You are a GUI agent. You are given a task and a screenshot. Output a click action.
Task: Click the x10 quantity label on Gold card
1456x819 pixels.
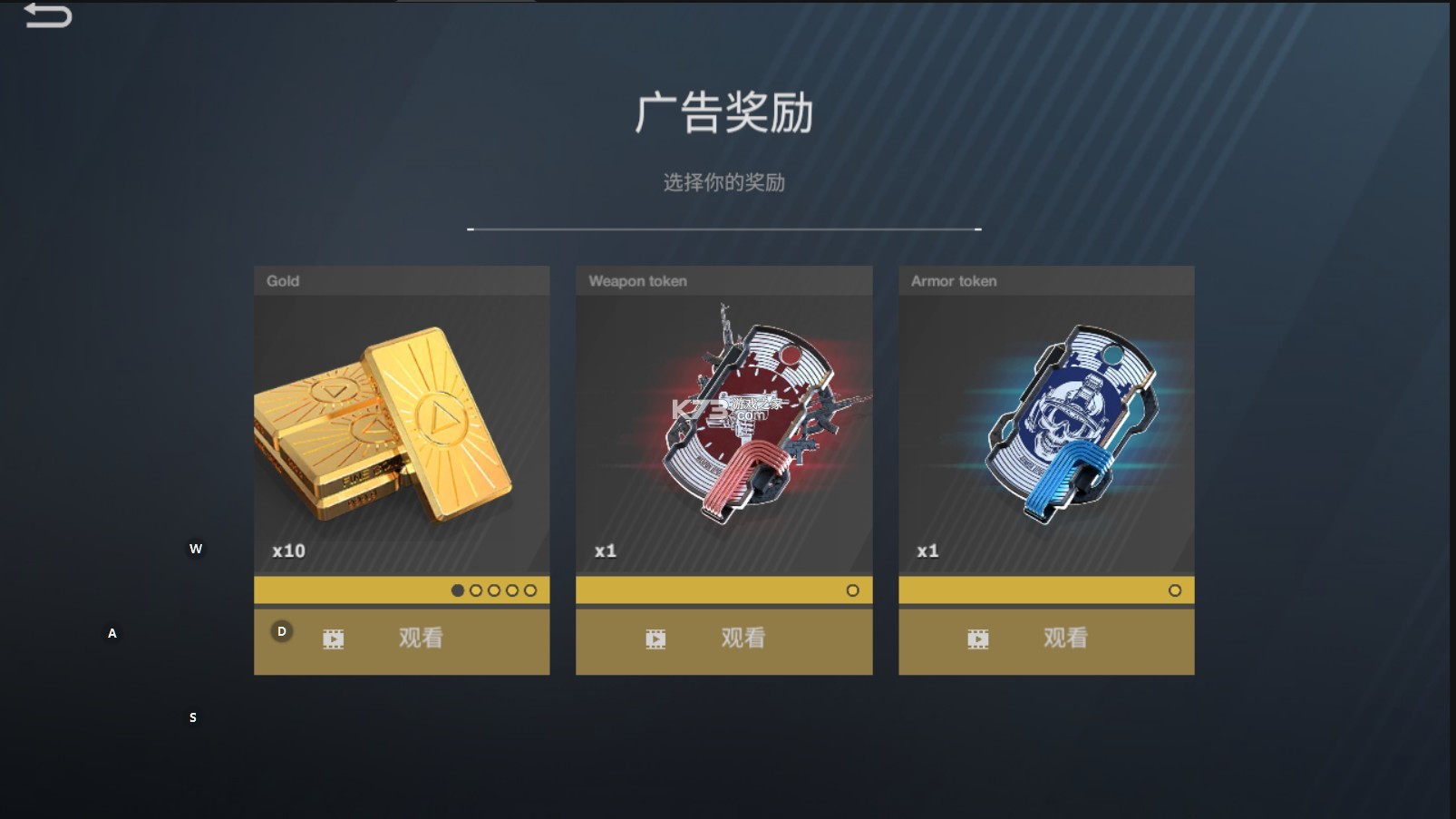tap(286, 550)
